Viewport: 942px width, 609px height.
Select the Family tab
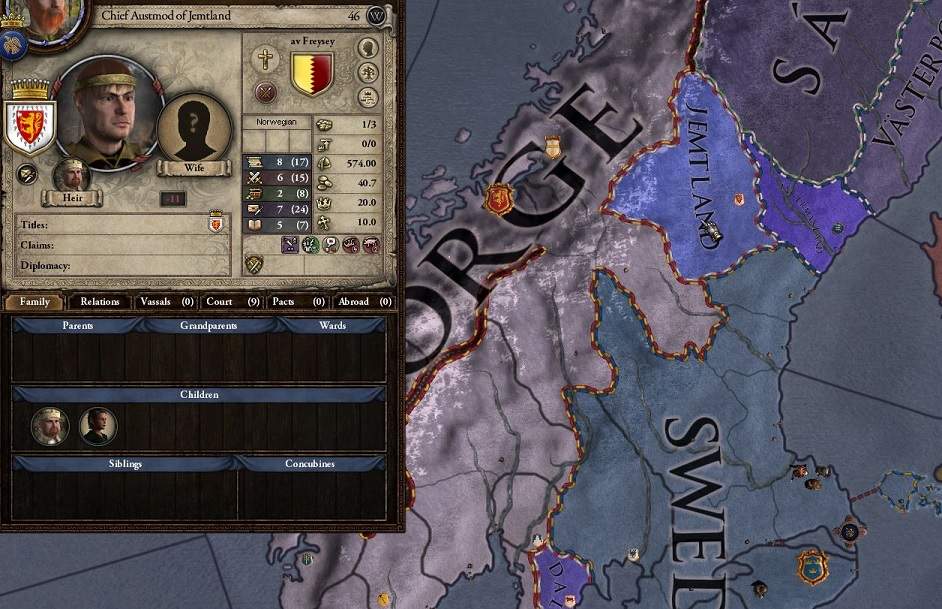pos(35,301)
